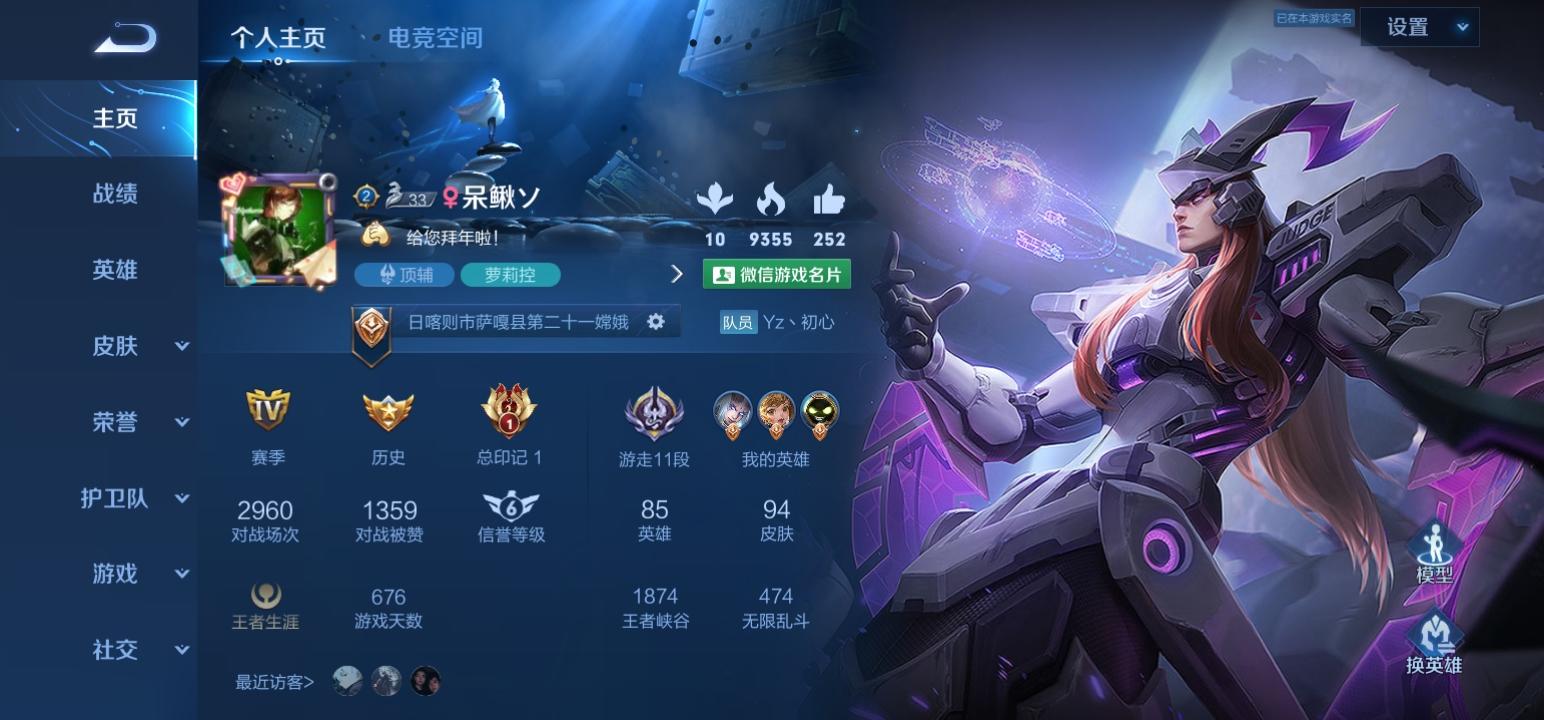This screenshot has width=1544, height=720.
Task: Click the 微信游戏名片 green button
Action: [778, 273]
